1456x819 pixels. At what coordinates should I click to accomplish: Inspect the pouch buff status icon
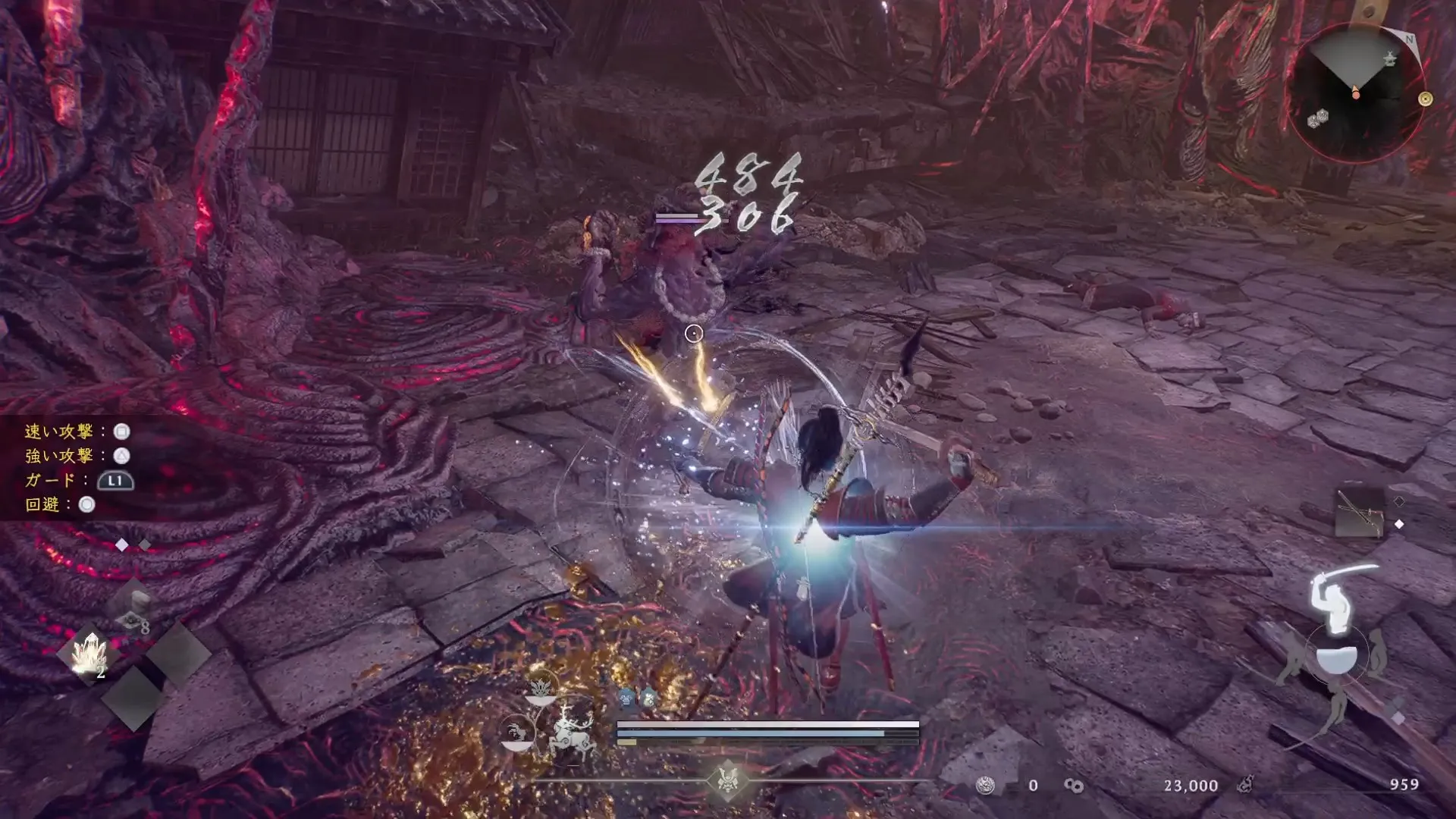647,698
